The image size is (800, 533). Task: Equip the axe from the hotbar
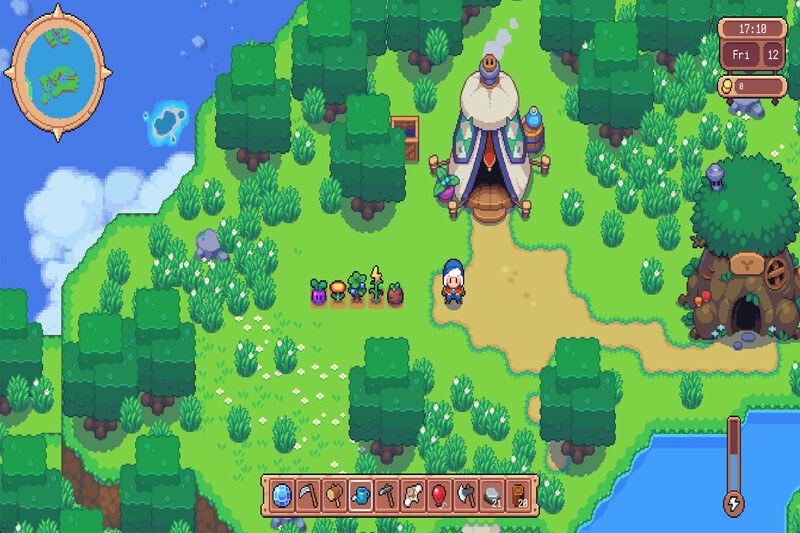click(x=465, y=494)
